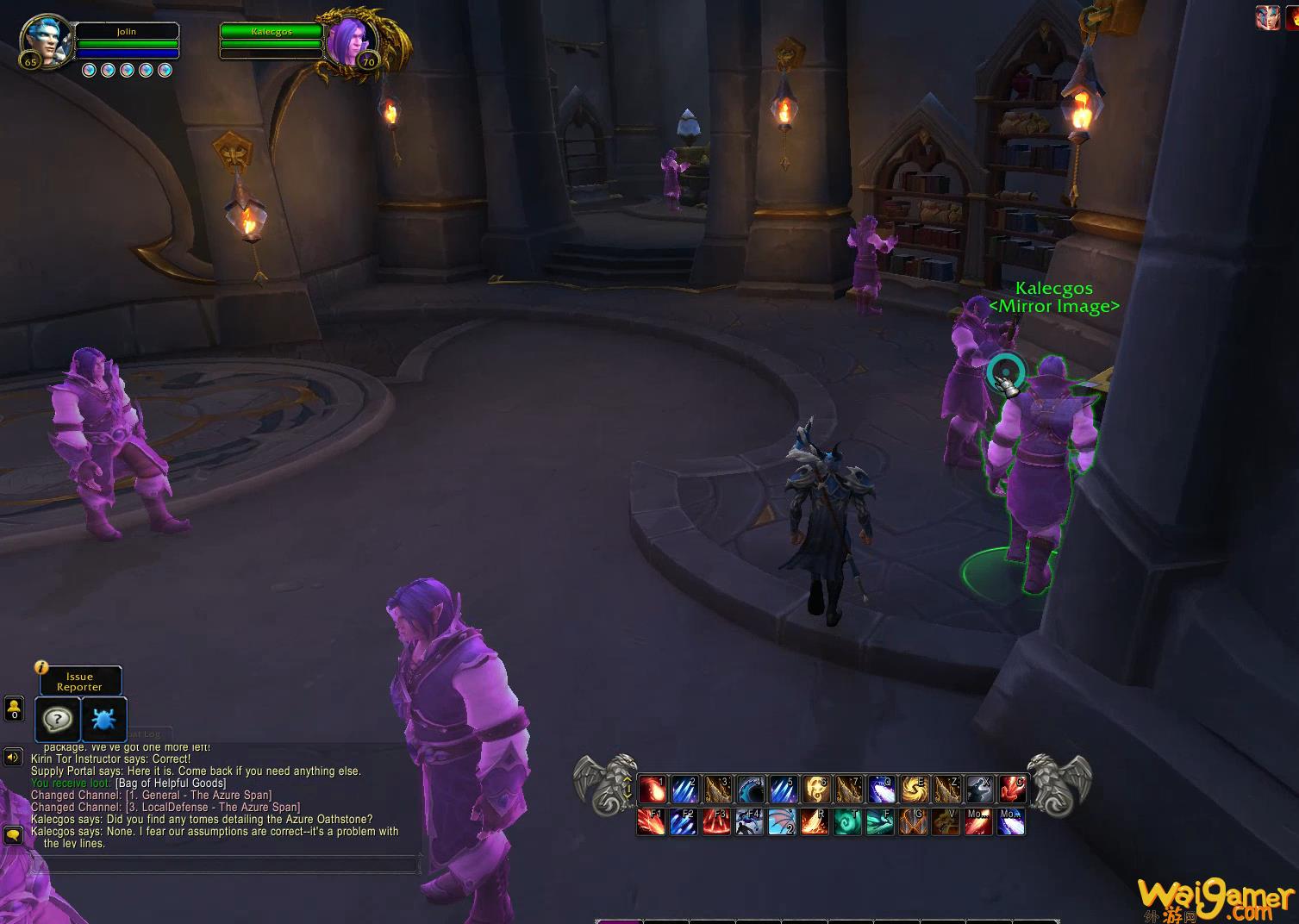
Task: Use the grey dragon roar ability on X
Action: click(x=980, y=789)
